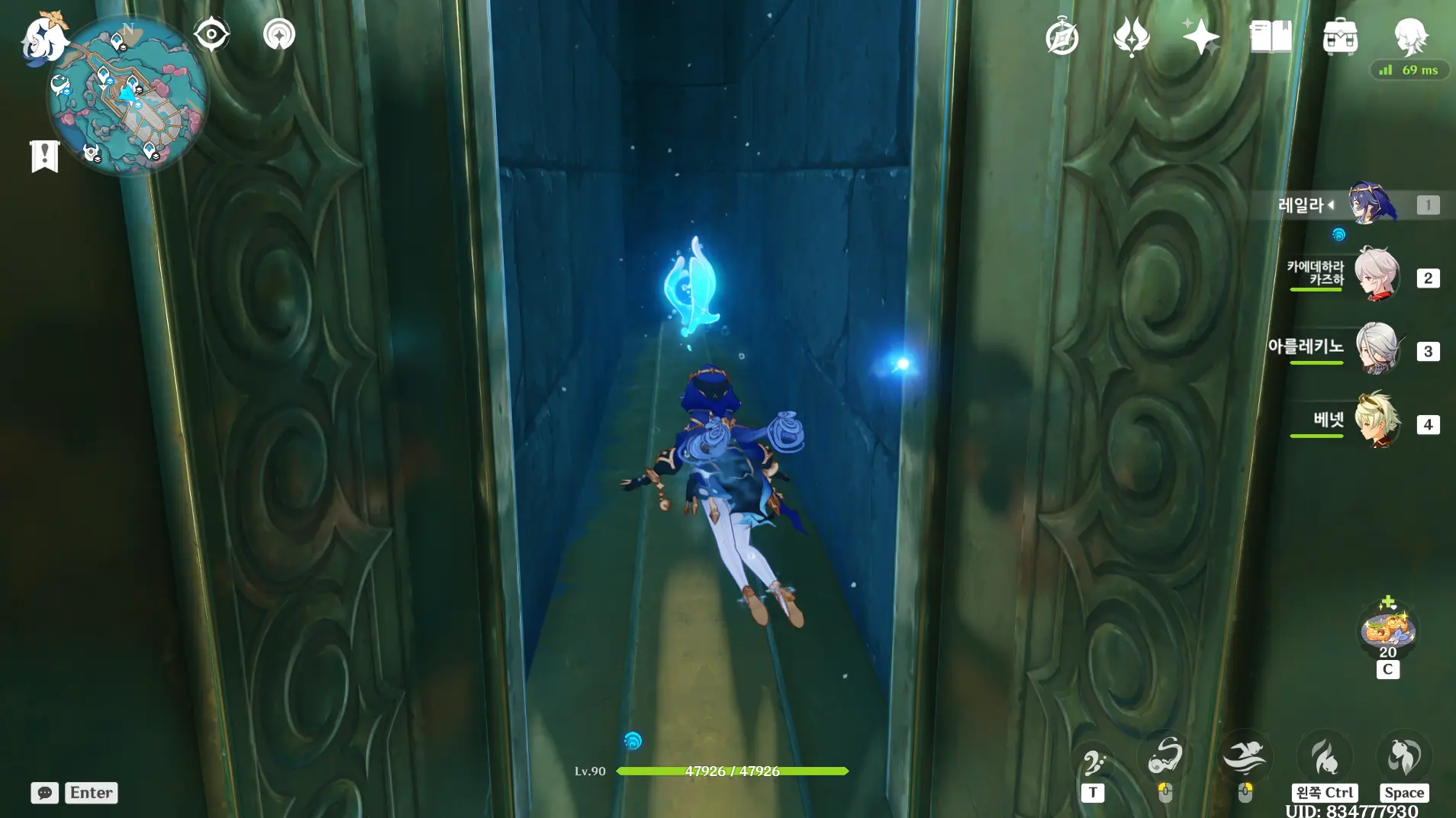Open the chat box
Viewport: 1456px width, 818px height.
point(45,793)
